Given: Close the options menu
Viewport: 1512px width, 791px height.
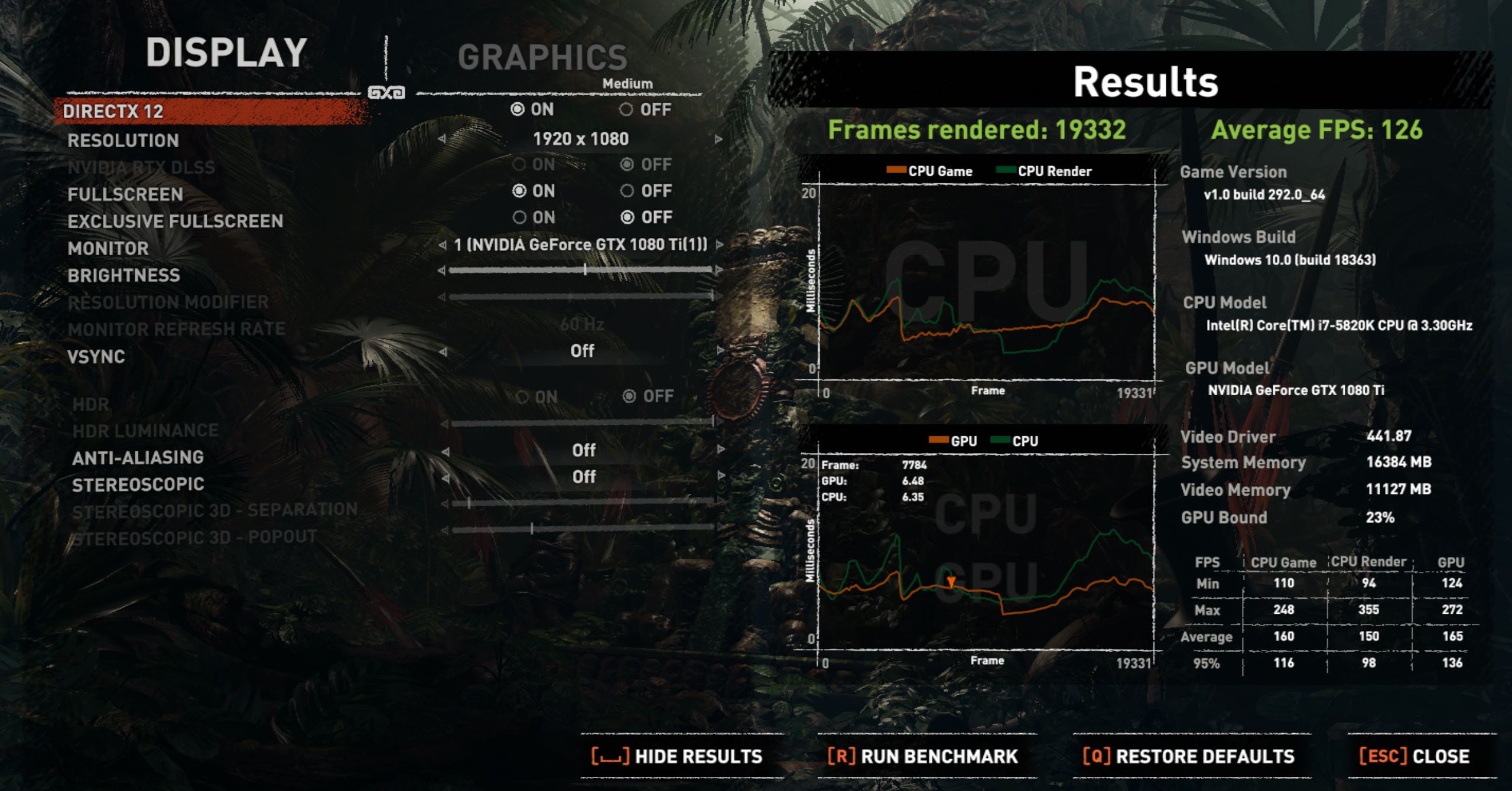Looking at the screenshot, I should click(1414, 757).
